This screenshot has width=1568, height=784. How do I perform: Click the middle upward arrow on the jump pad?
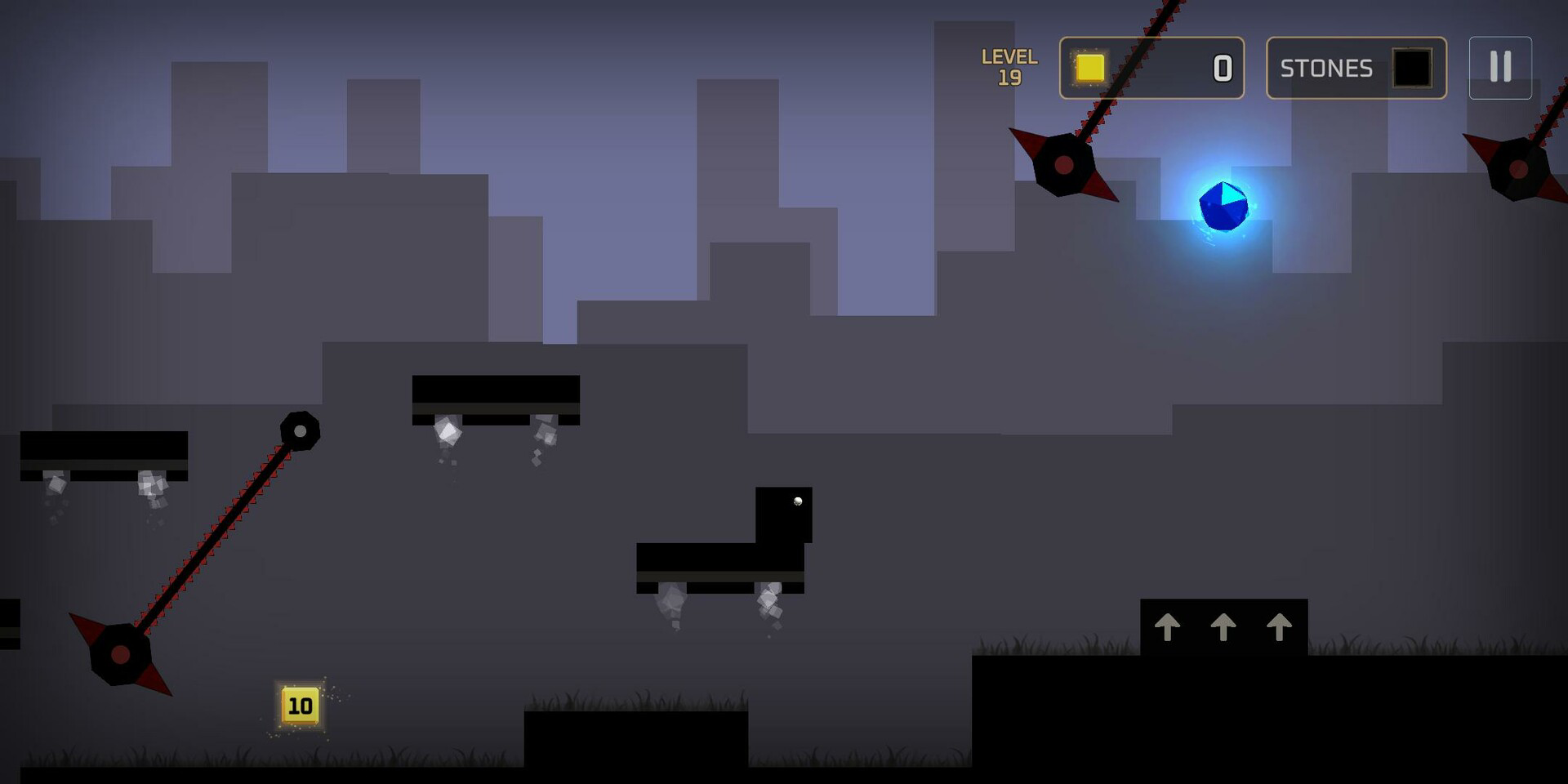pos(1222,629)
